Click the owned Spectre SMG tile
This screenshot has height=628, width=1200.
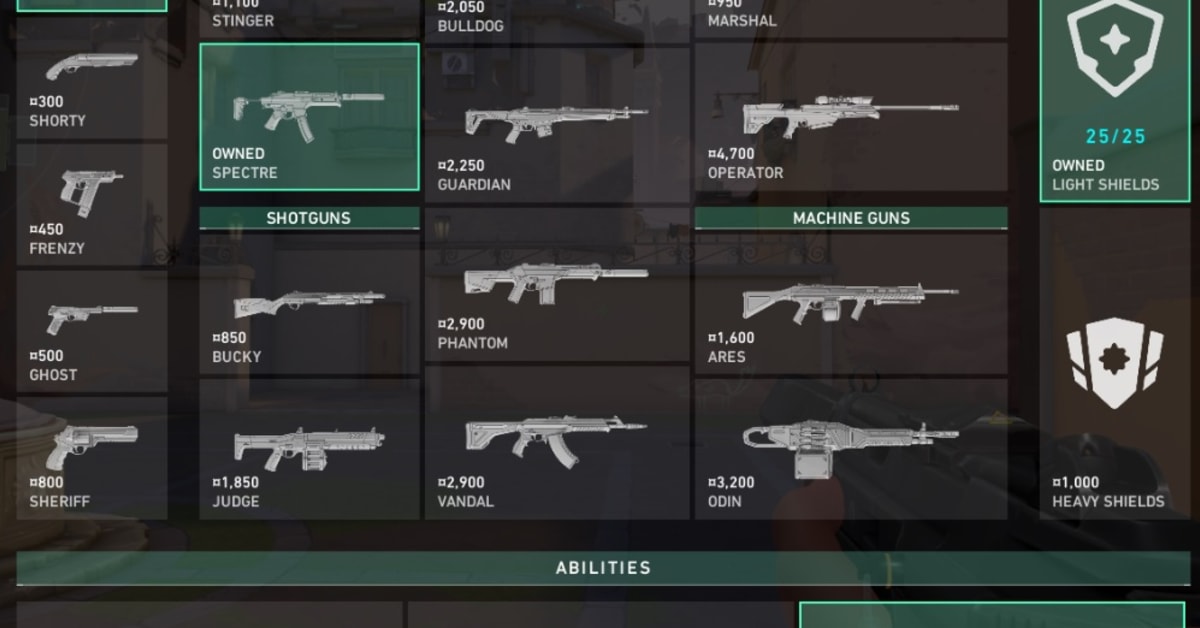coord(309,117)
